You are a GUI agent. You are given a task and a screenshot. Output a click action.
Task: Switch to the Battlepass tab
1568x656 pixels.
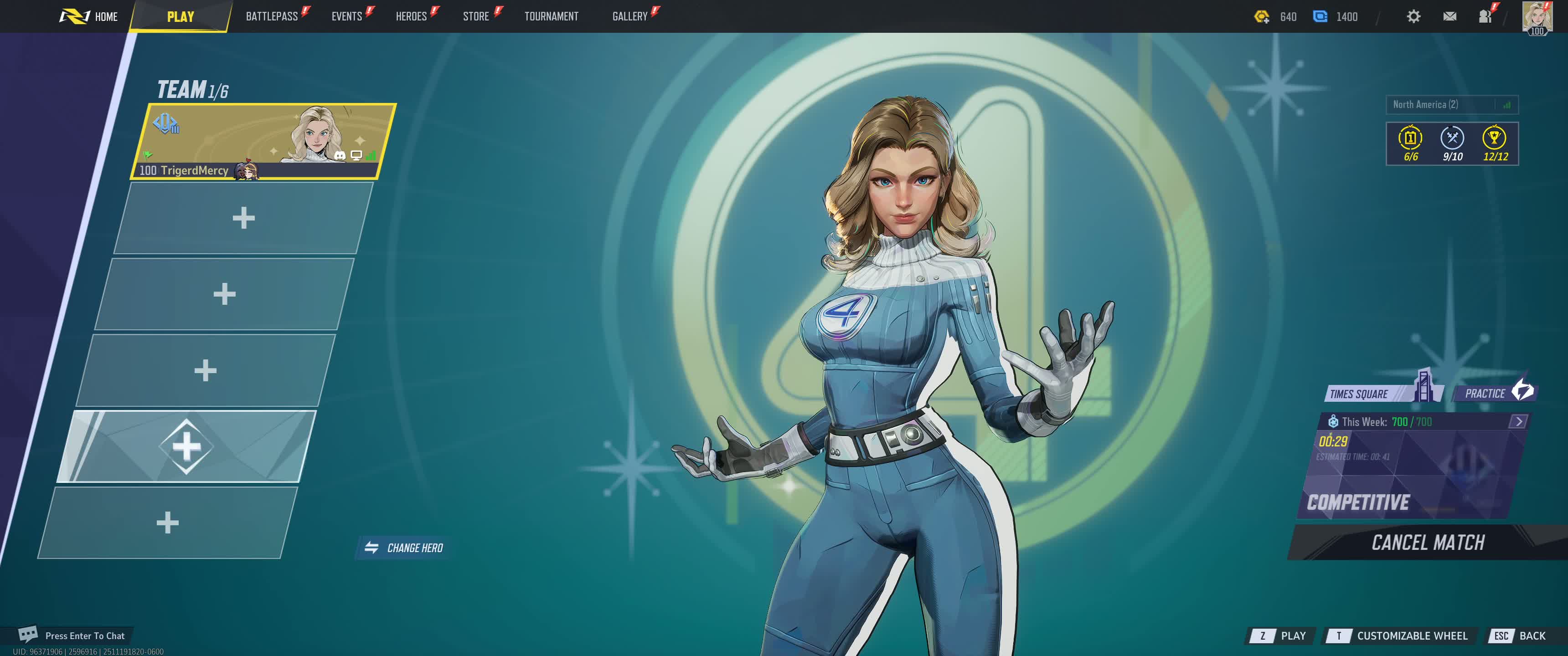272,16
